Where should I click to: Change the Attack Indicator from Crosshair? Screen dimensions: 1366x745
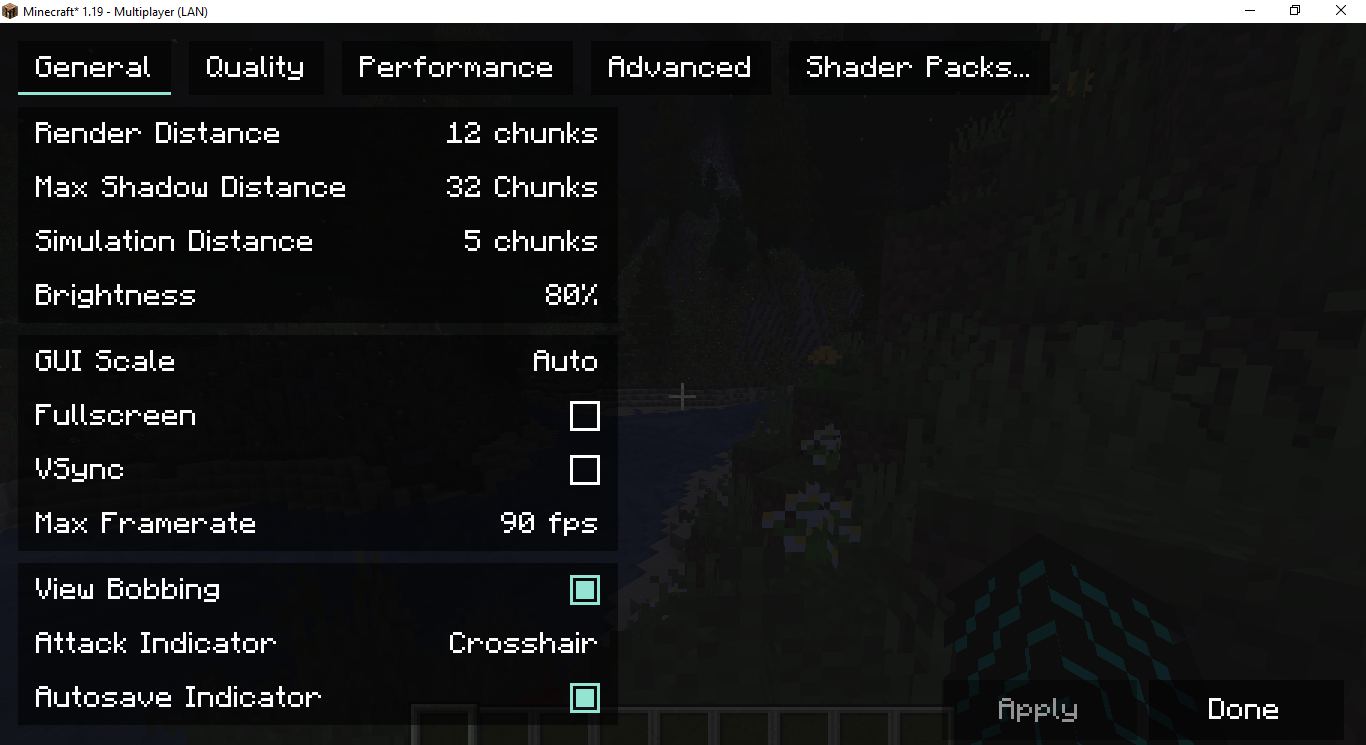point(317,643)
